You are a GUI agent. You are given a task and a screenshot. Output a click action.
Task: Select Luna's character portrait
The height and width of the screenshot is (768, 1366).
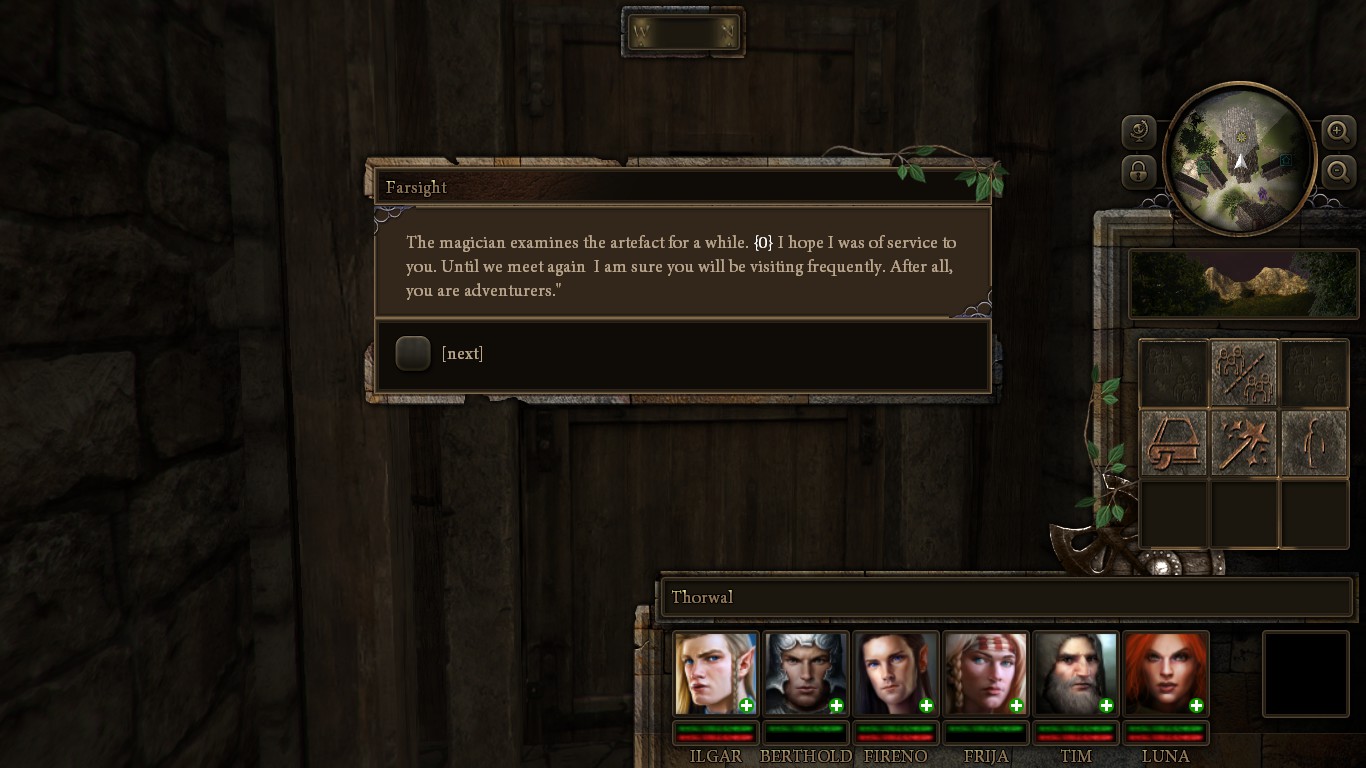(x=1166, y=673)
